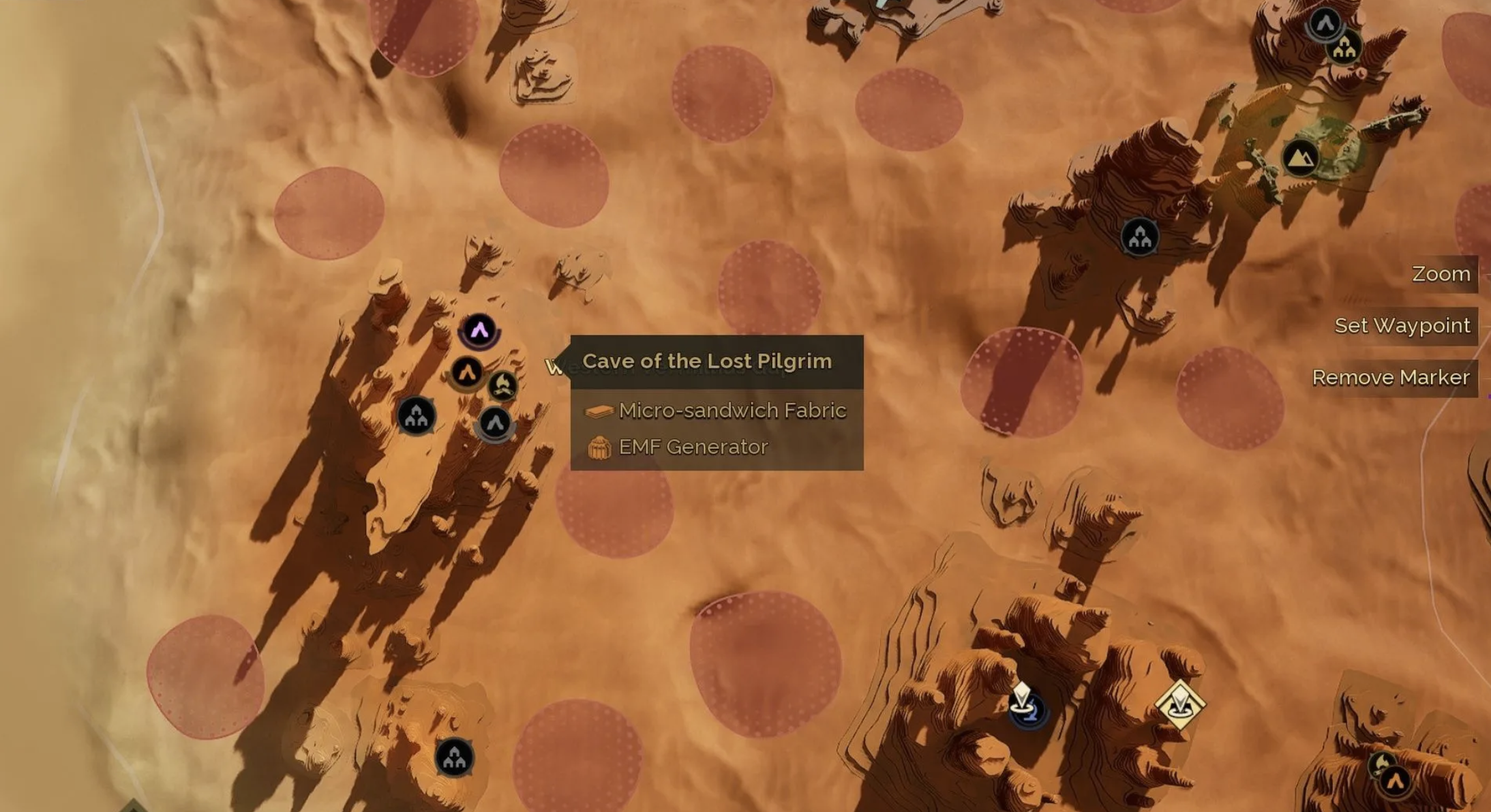Click the gold three-houses settlement marker
1491x812 pixels.
1344,48
